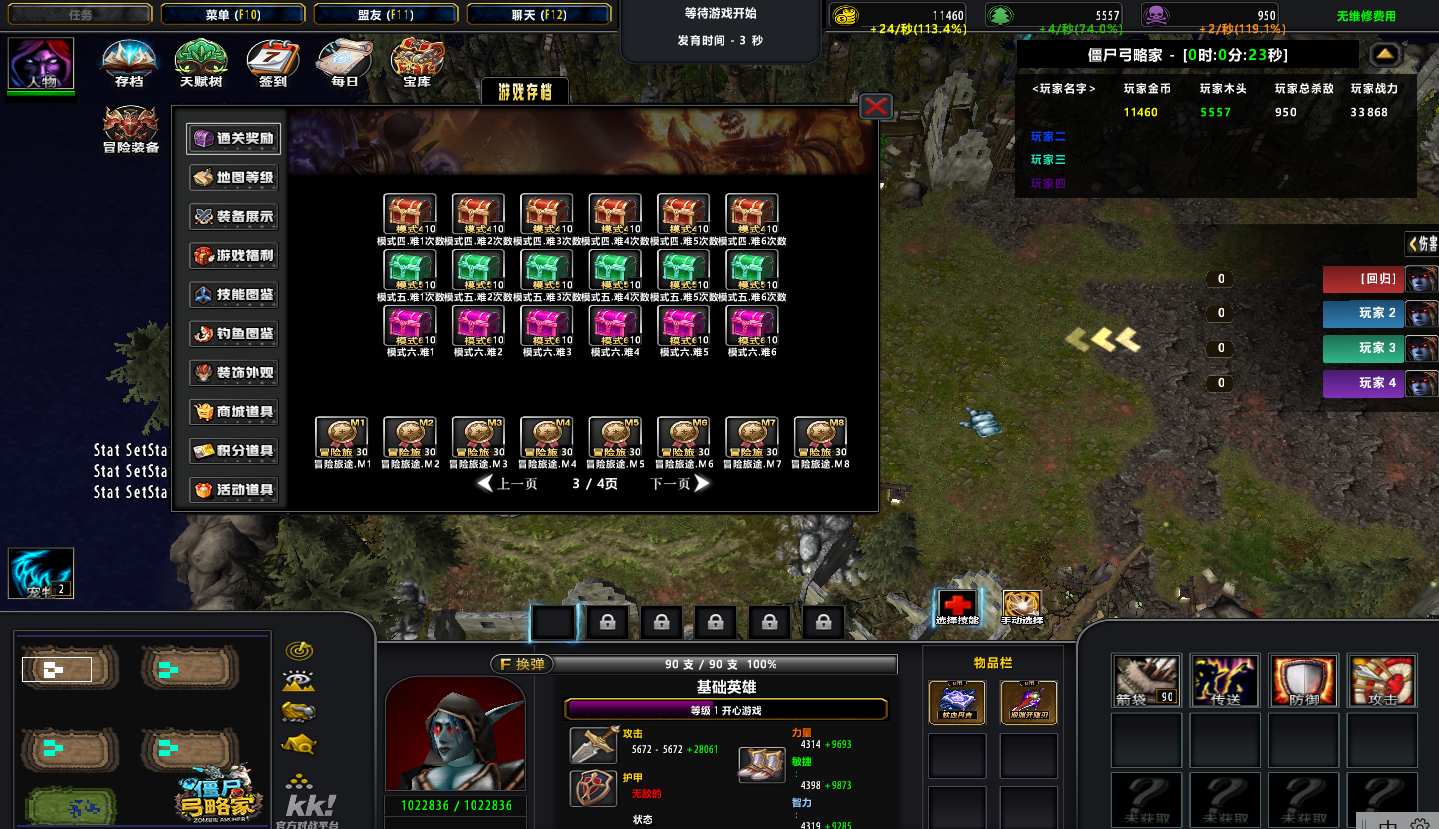Image resolution: width=1439 pixels, height=829 pixels.
Task: Select the 冒险旅途.M1 reward icon
Action: (x=341, y=438)
